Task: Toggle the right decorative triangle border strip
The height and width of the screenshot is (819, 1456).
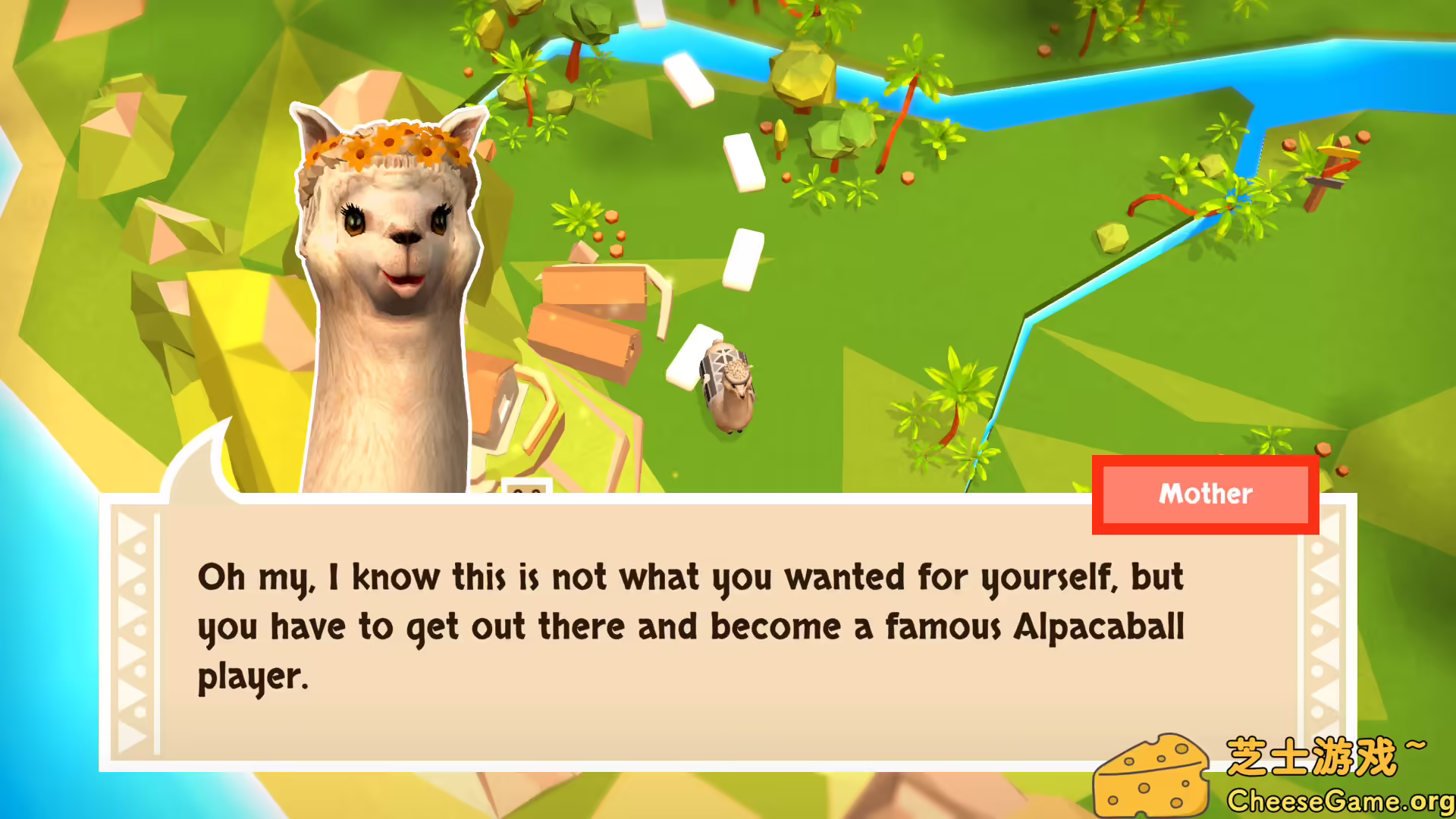Action: coord(1327,614)
